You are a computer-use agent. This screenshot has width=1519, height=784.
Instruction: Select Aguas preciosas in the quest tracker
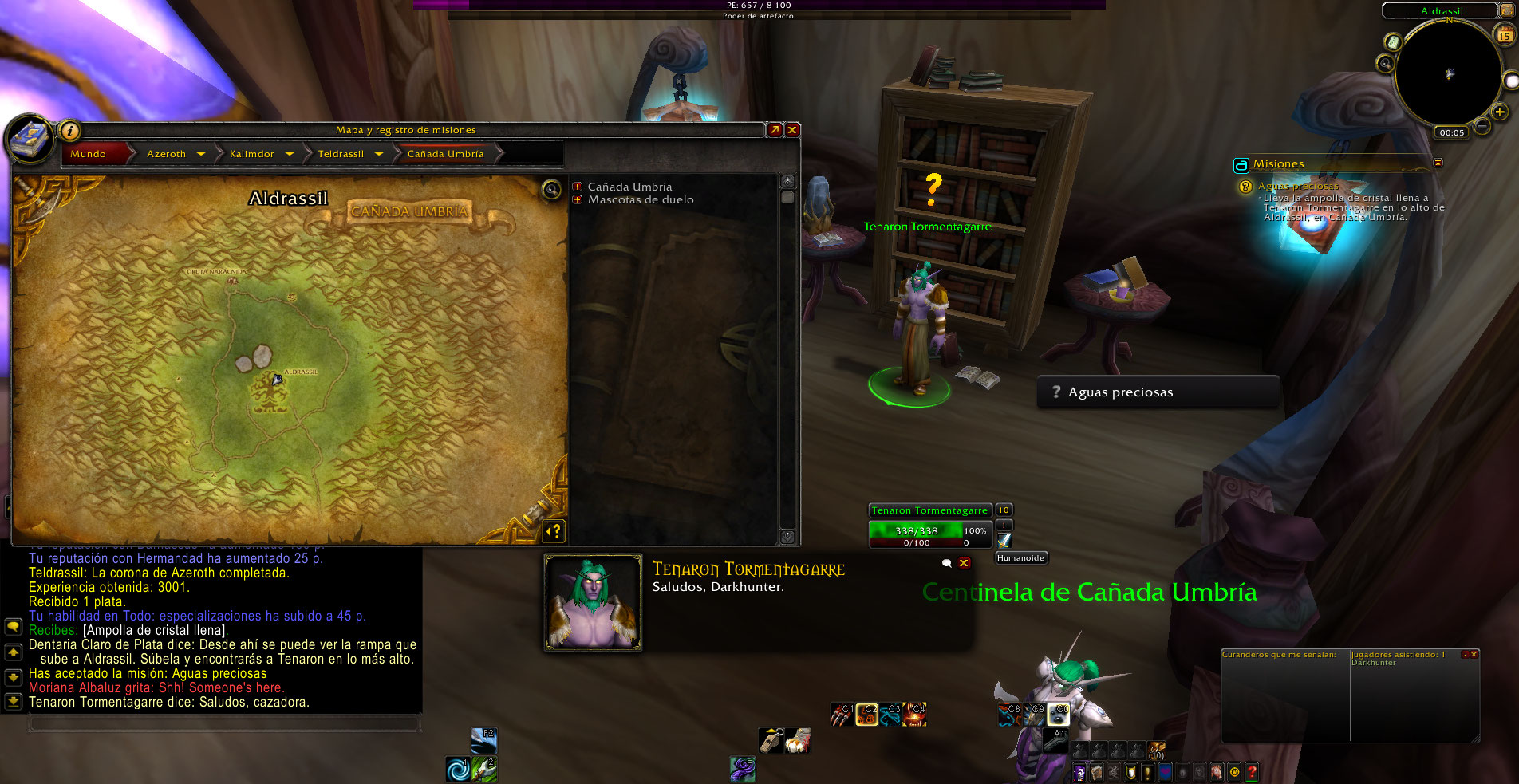click(1298, 187)
